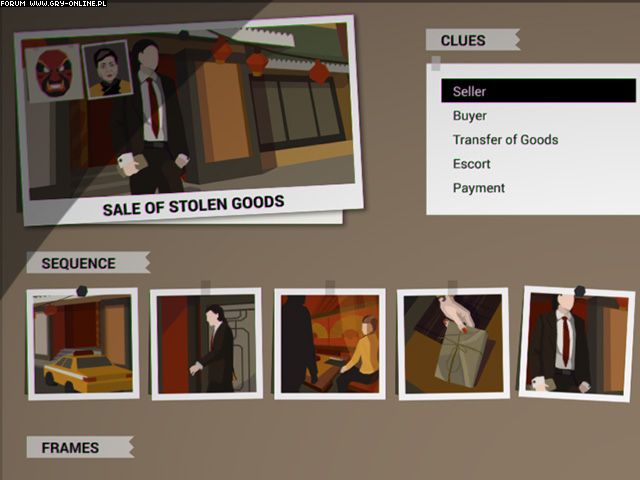640x480 pixels.
Task: Select the woman's portrait photo
Action: click(x=105, y=68)
